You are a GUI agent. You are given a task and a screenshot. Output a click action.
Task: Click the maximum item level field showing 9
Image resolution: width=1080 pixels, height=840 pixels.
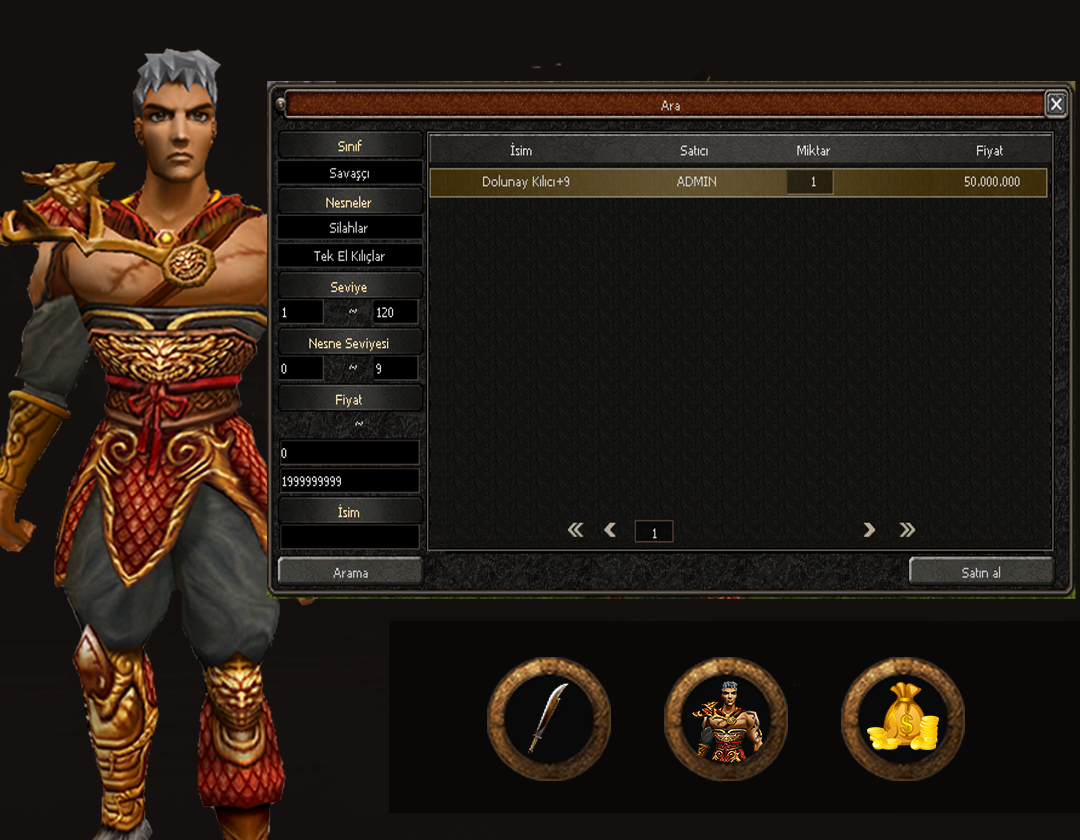[395, 368]
